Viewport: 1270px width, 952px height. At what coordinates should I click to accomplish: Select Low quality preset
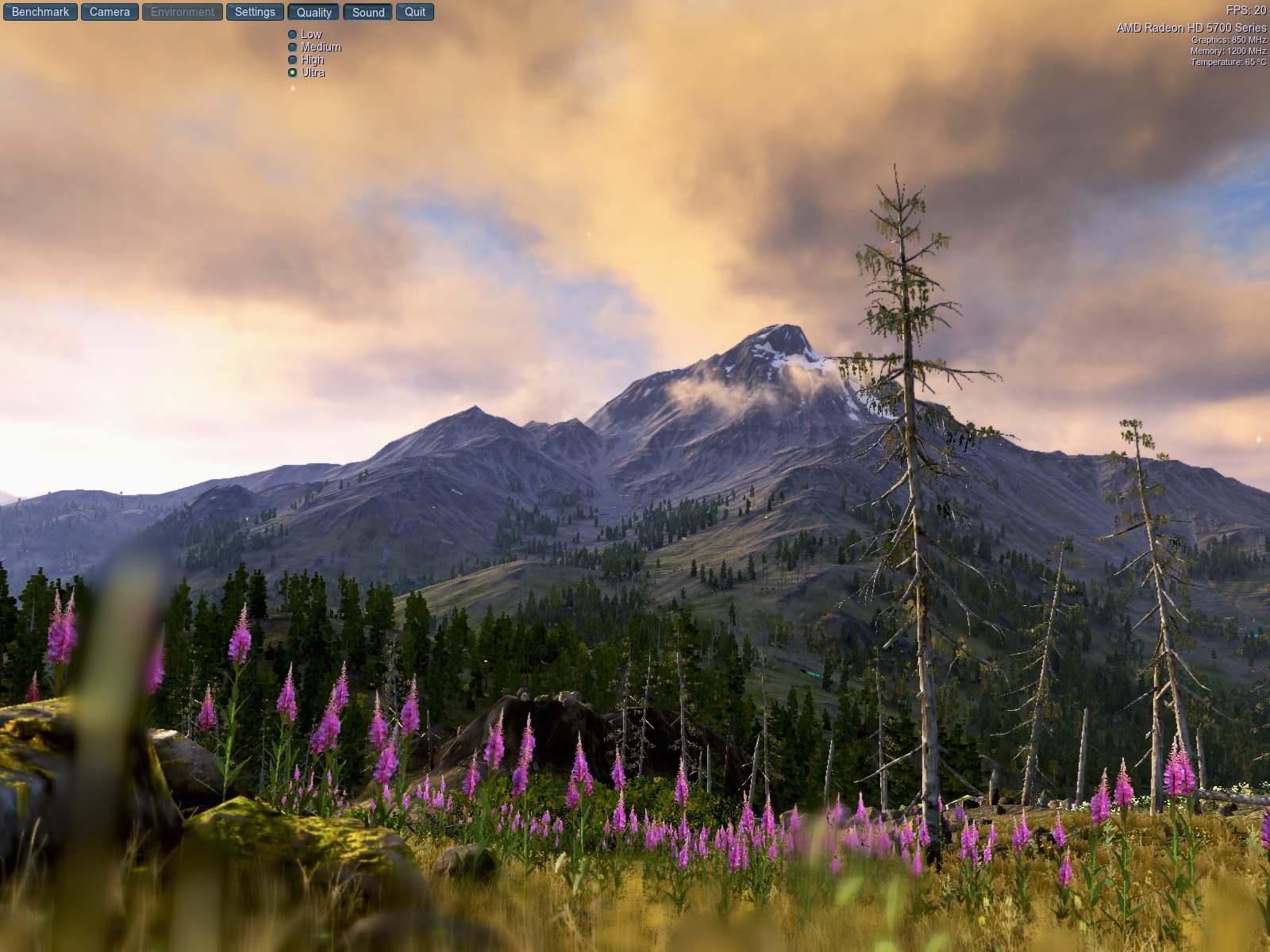pyautogui.click(x=293, y=35)
